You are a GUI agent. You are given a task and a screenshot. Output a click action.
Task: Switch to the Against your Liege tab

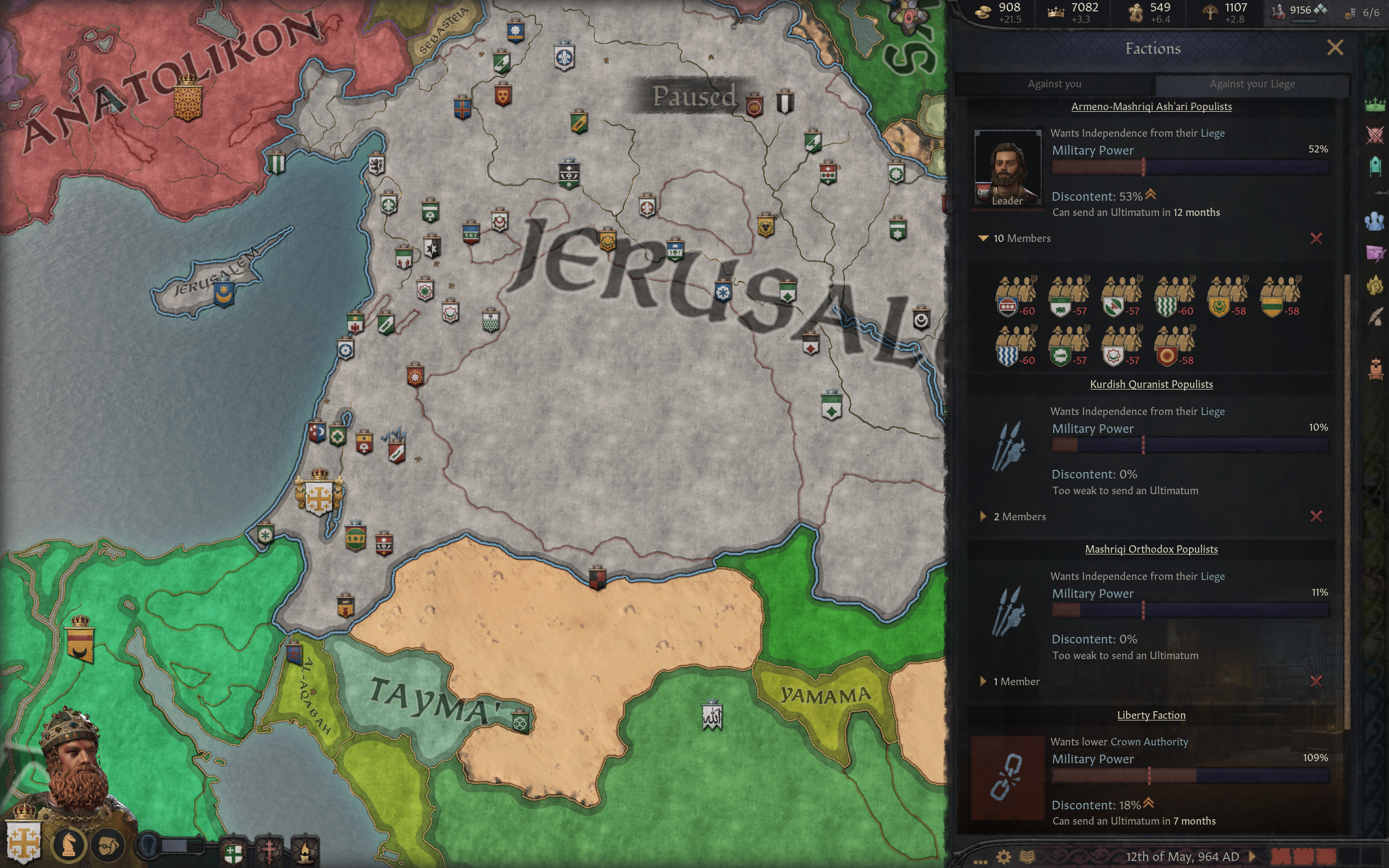coord(1252,84)
